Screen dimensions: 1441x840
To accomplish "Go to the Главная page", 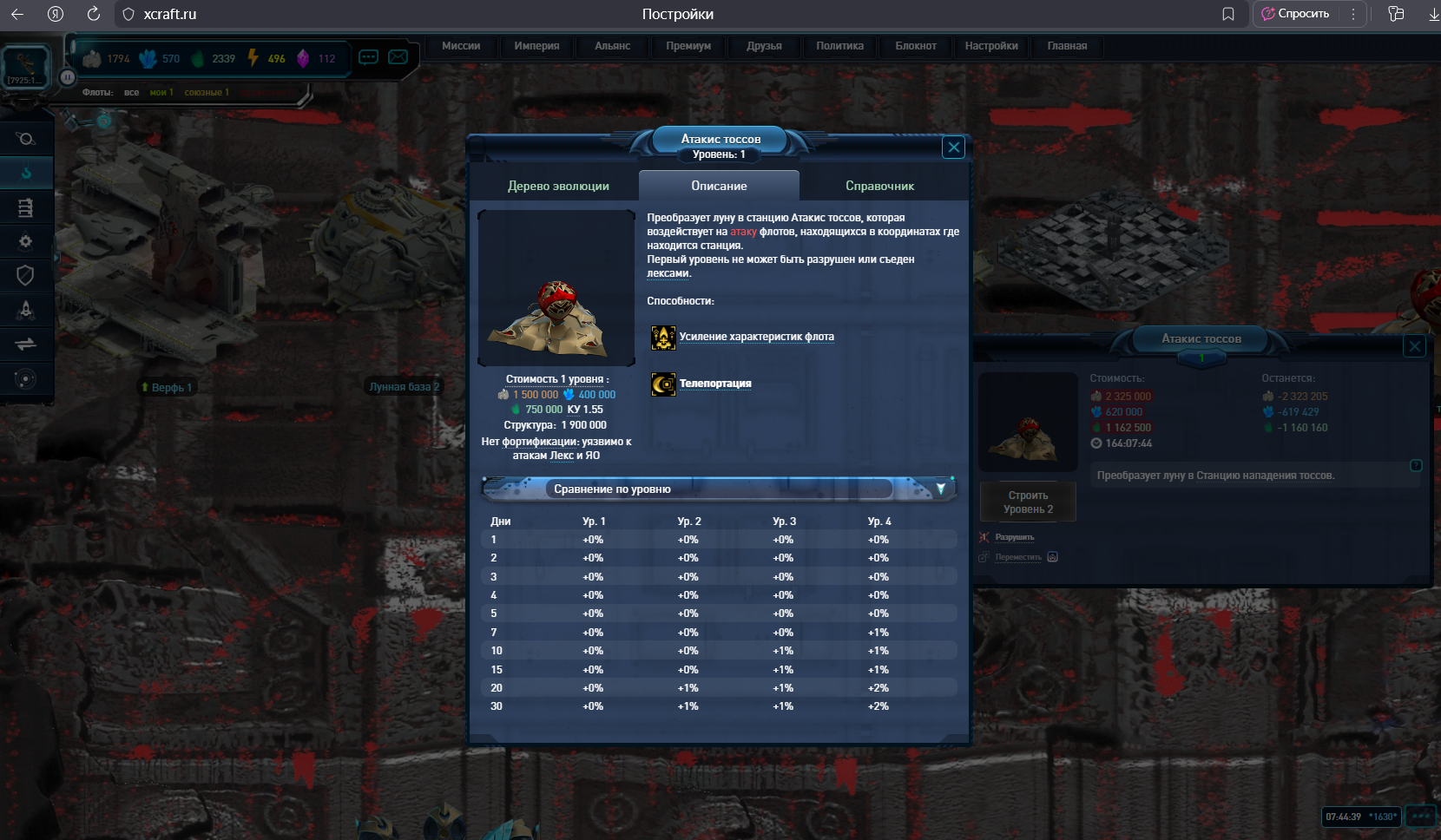I will tap(1067, 46).
